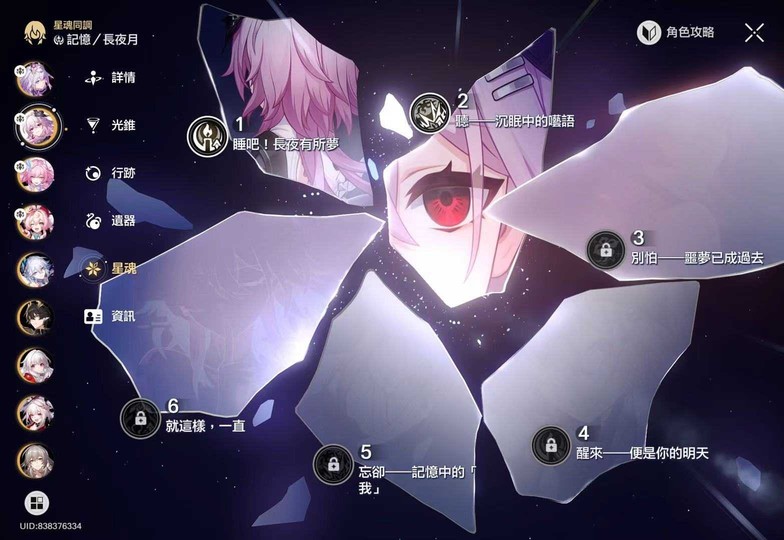Close the Eidolon screen with X
Image resolution: width=784 pixels, height=540 pixels.
754,32
